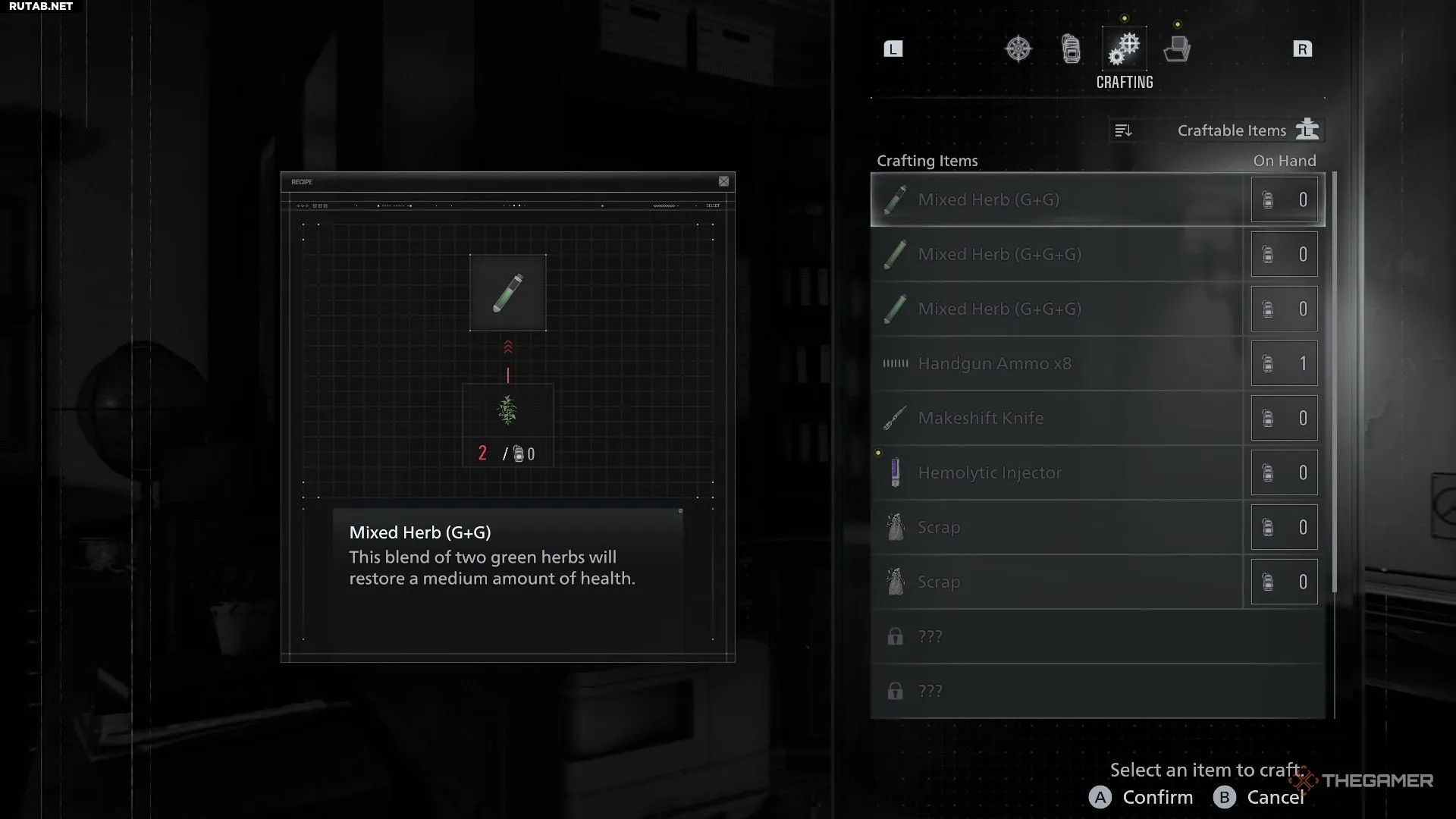Screen dimensions: 1456x819
Task: Close the Recipe panel
Action: coord(723,181)
